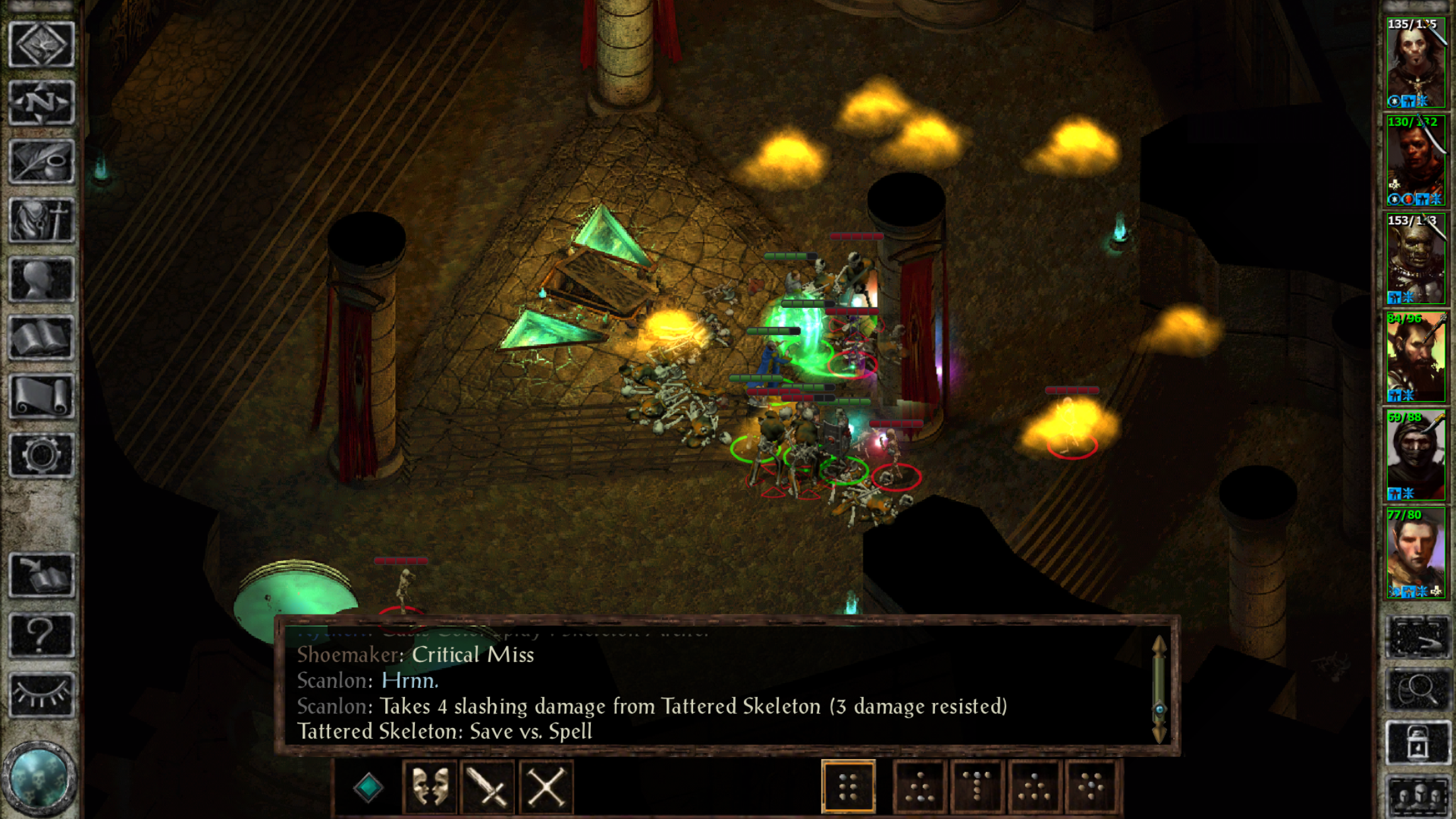Image resolution: width=1456 pixels, height=819 pixels.
Task: Select the green half-orc portrait
Action: click(x=1415, y=258)
